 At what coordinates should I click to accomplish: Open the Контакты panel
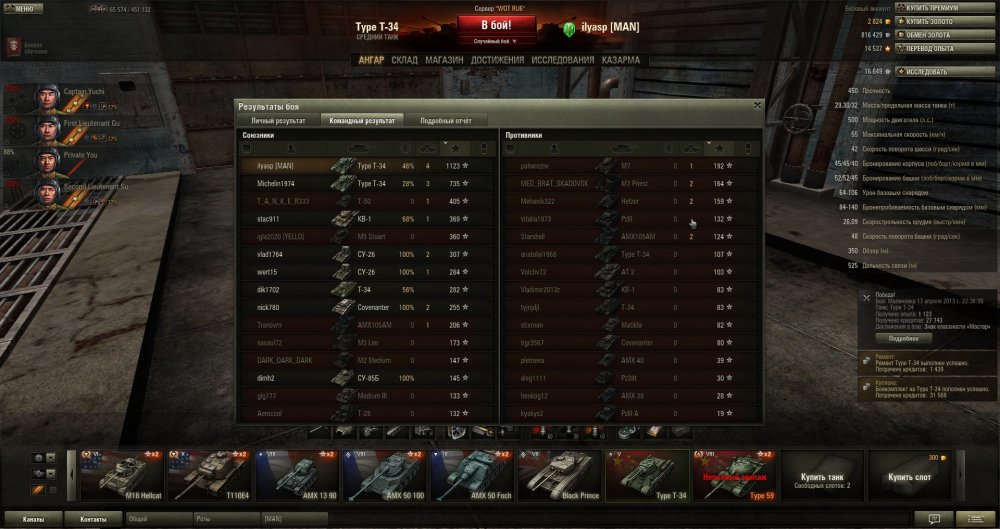(93, 519)
